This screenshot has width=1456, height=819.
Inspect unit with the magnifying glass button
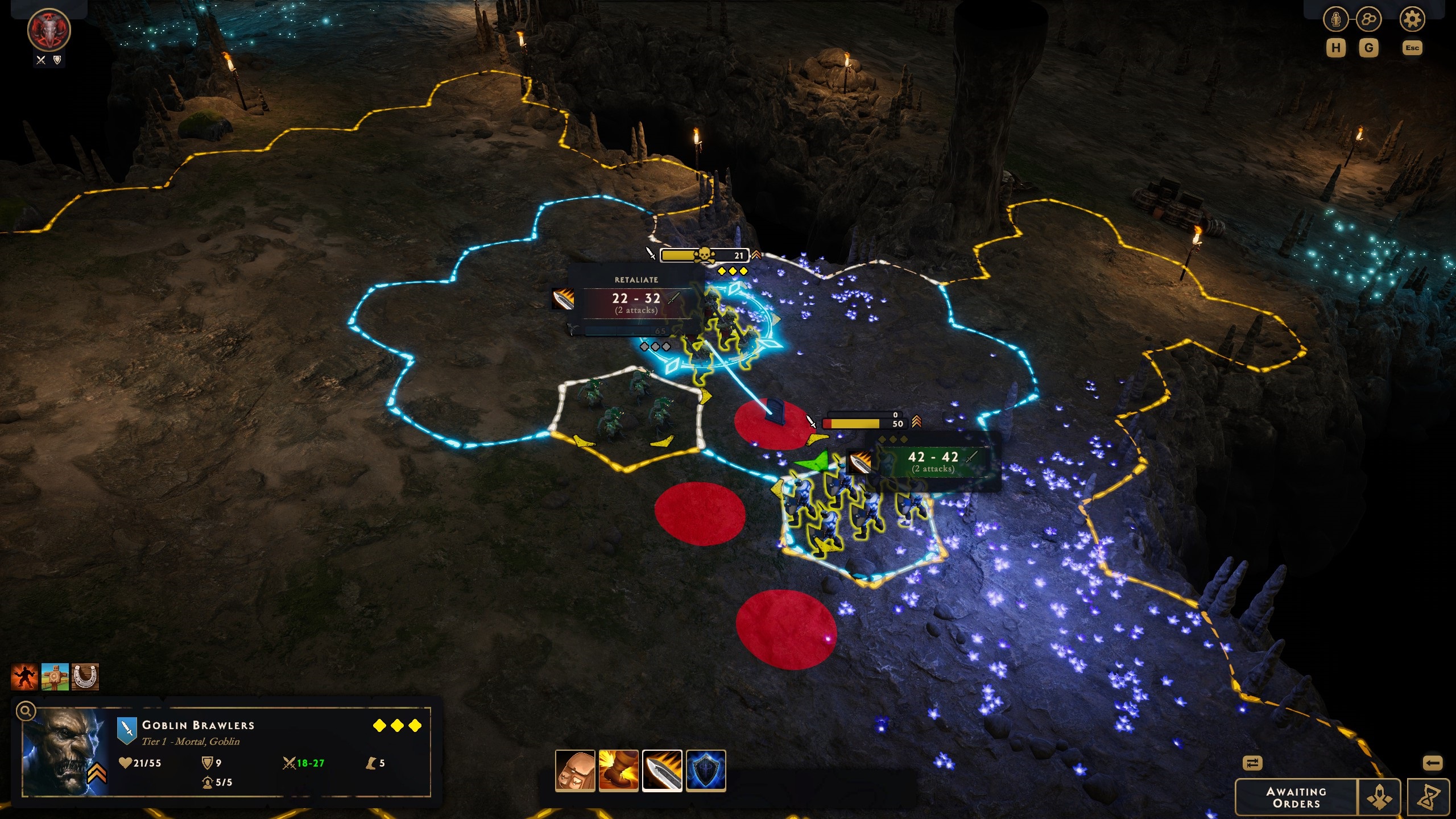click(x=26, y=711)
